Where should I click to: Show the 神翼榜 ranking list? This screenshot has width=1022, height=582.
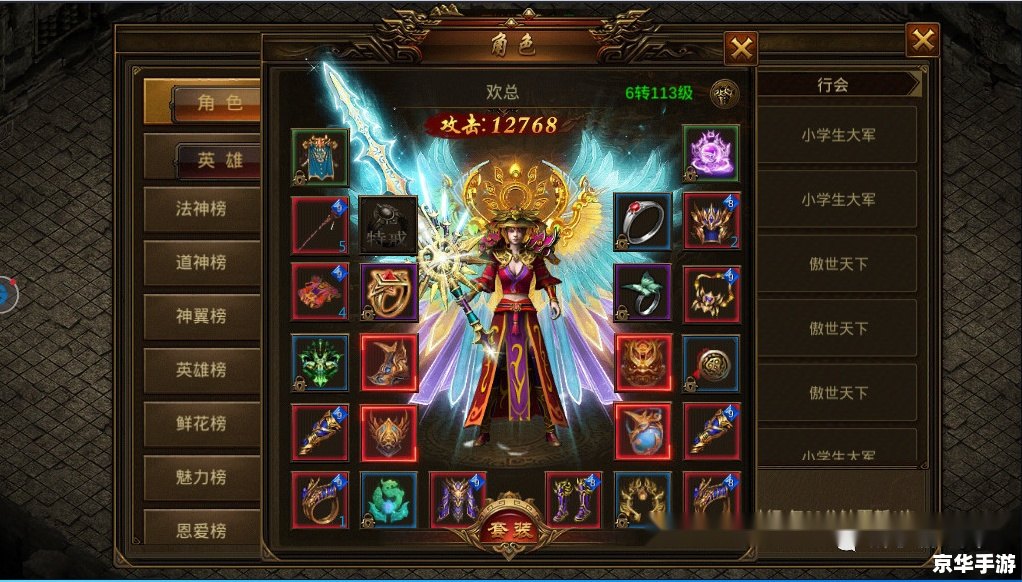tap(201, 316)
